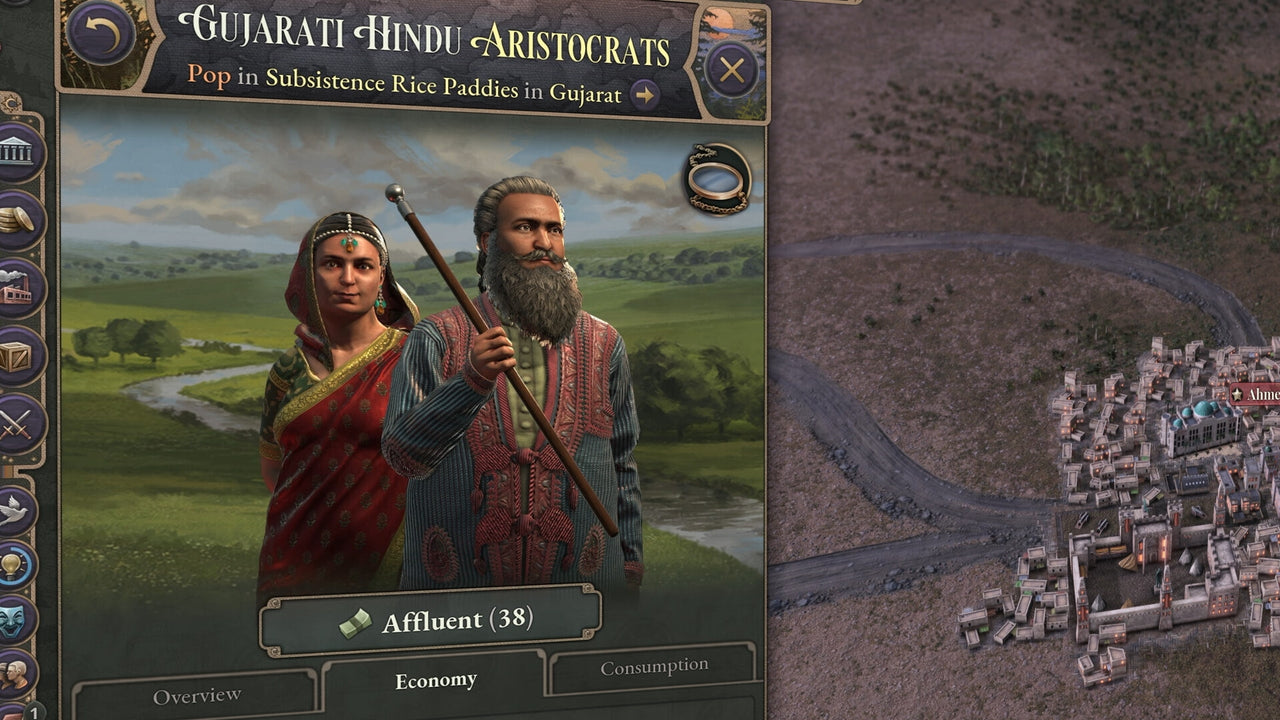Open the Markets panel with the crate icon
The height and width of the screenshot is (720, 1280).
(x=17, y=356)
